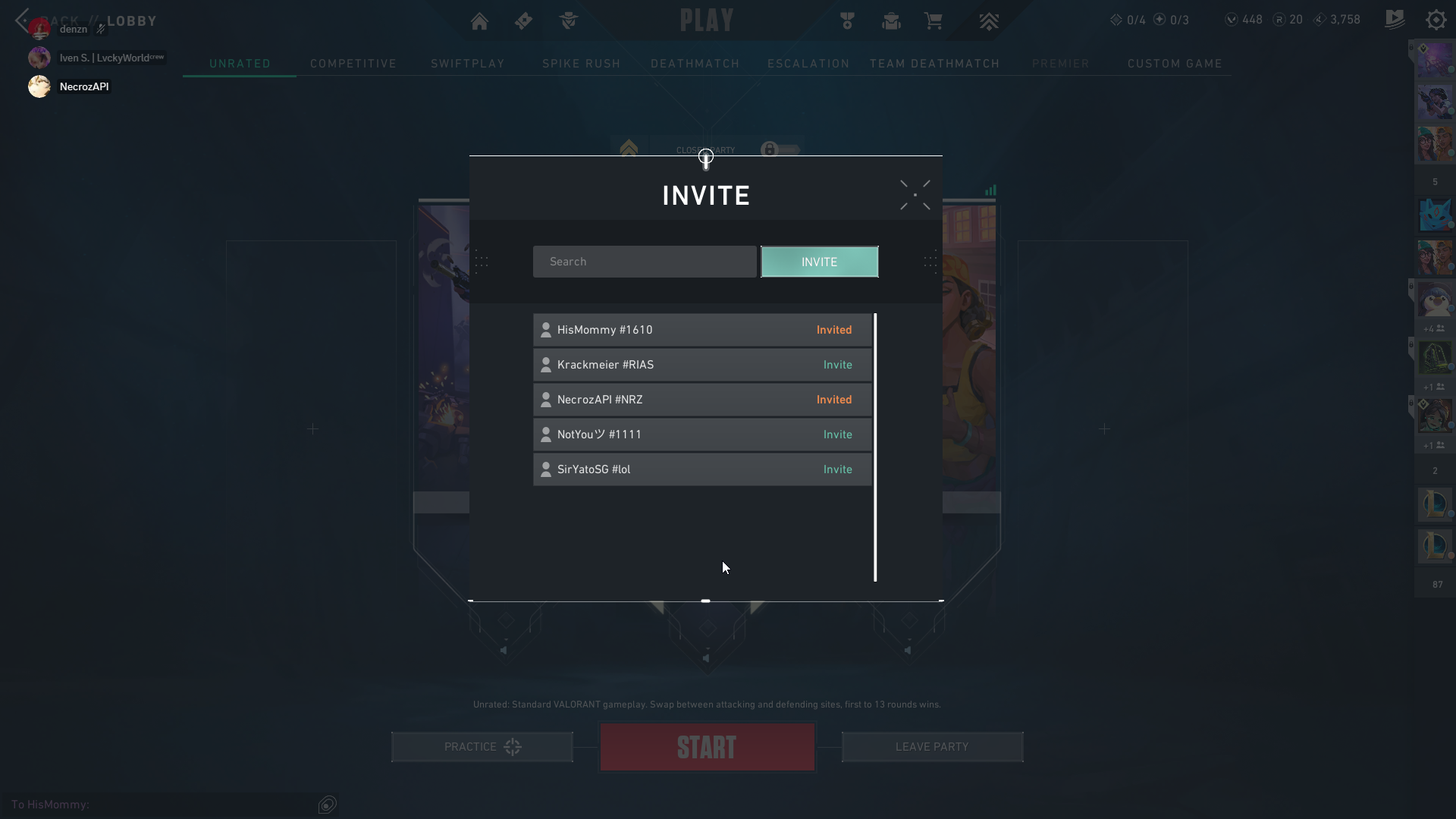Start the match with the START button
Screen dimensions: 1456x819
(x=707, y=747)
